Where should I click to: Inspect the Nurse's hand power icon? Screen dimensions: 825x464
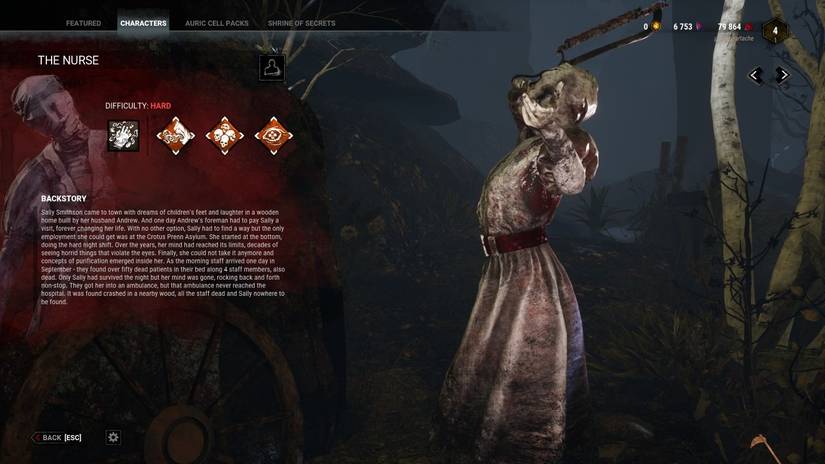pyautogui.click(x=123, y=136)
